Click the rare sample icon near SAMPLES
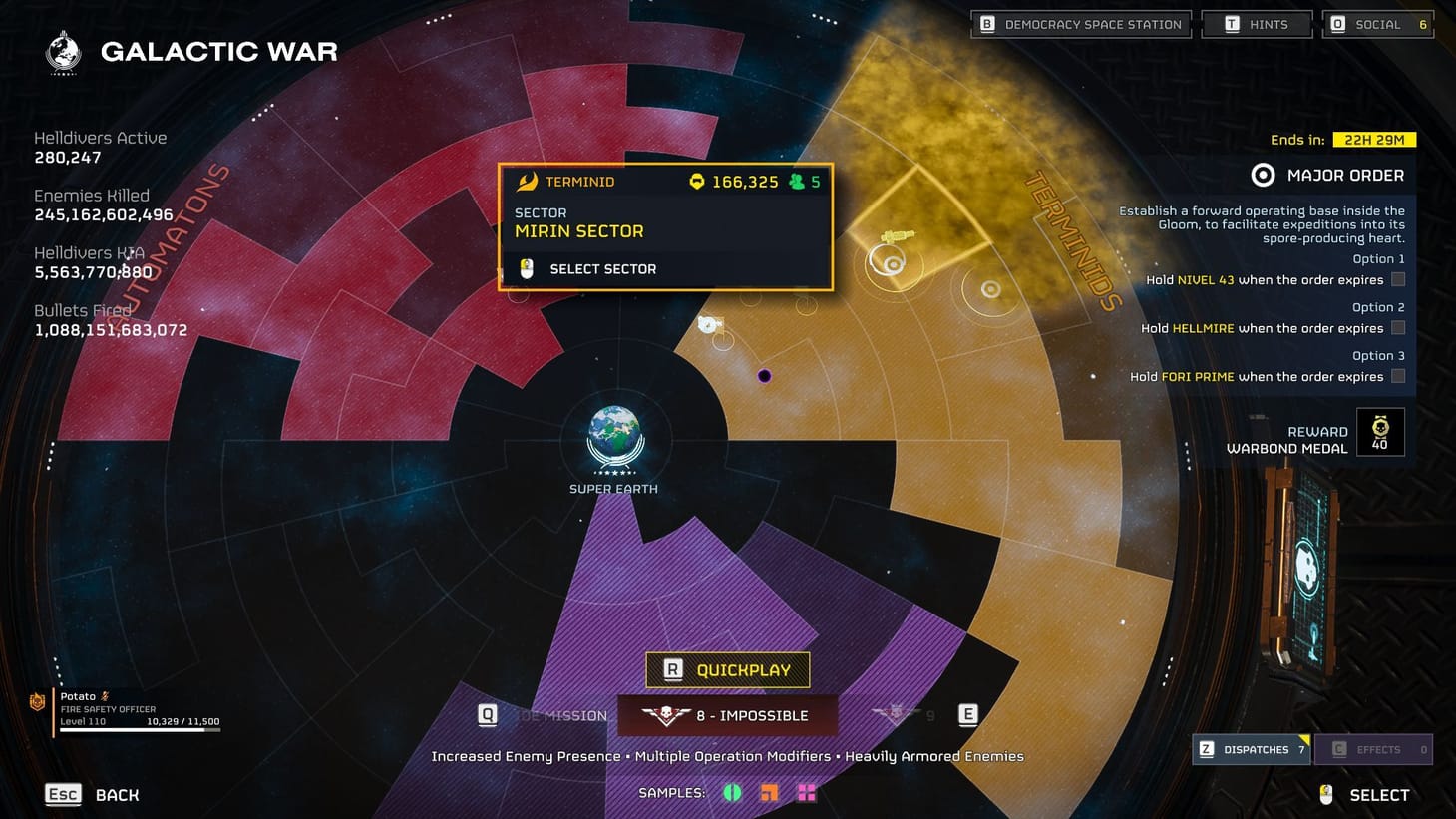This screenshot has width=1456, height=819. tap(769, 792)
